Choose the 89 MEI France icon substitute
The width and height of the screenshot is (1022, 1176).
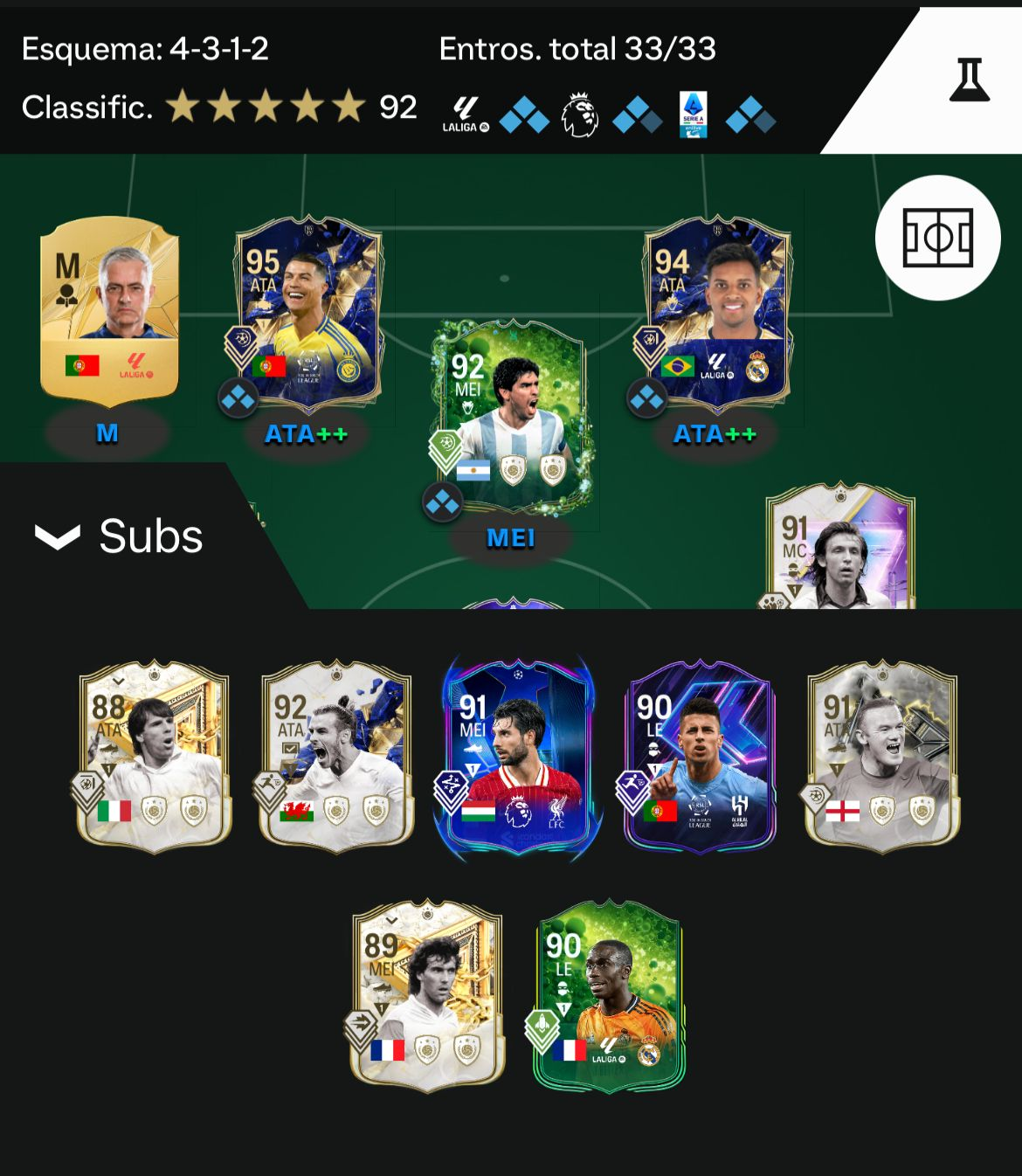426,996
